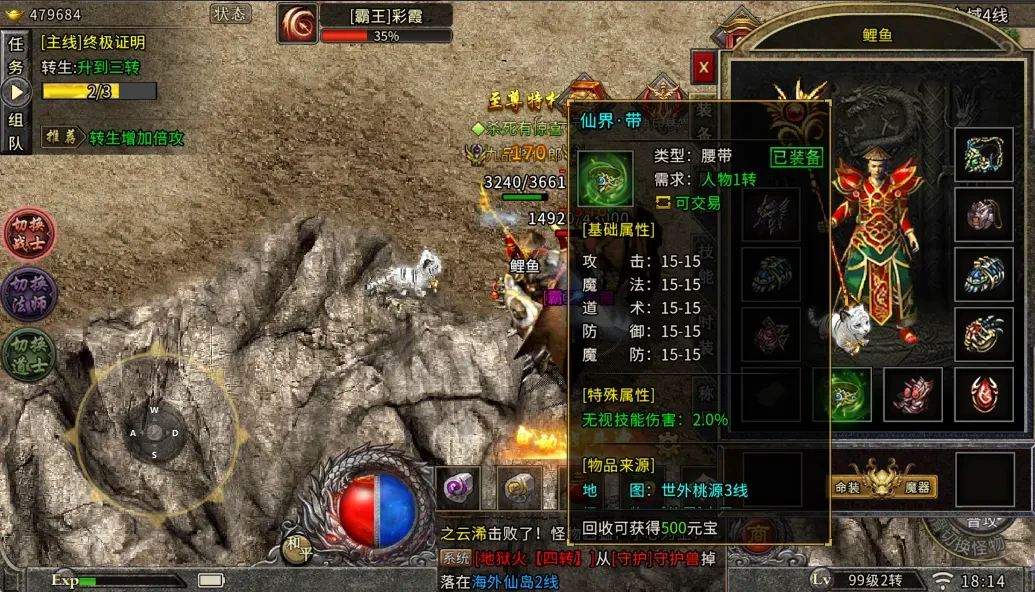Click the 推荐 转生增加倍攻 recommendation
This screenshot has height=592, width=1035.
click(x=112, y=138)
